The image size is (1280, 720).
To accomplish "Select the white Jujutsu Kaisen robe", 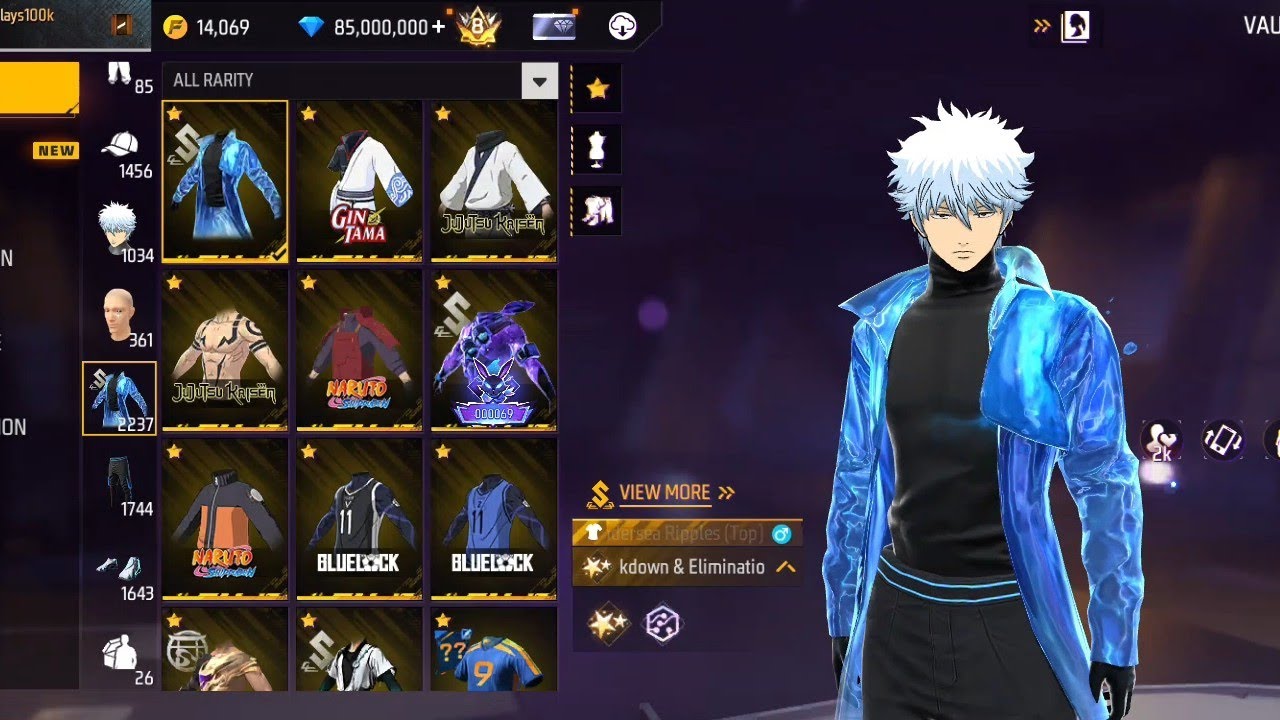I will tap(493, 181).
